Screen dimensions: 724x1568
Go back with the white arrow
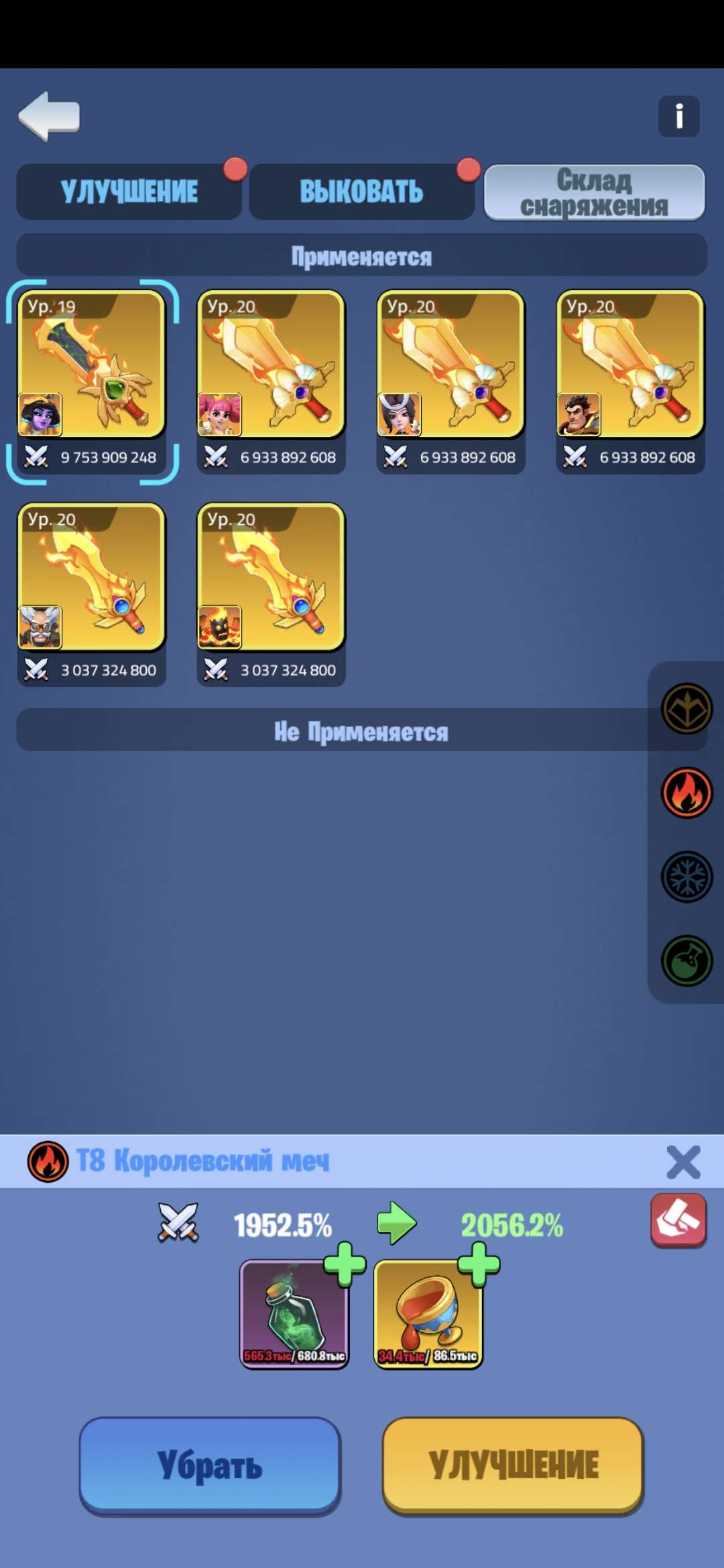pyautogui.click(x=49, y=116)
